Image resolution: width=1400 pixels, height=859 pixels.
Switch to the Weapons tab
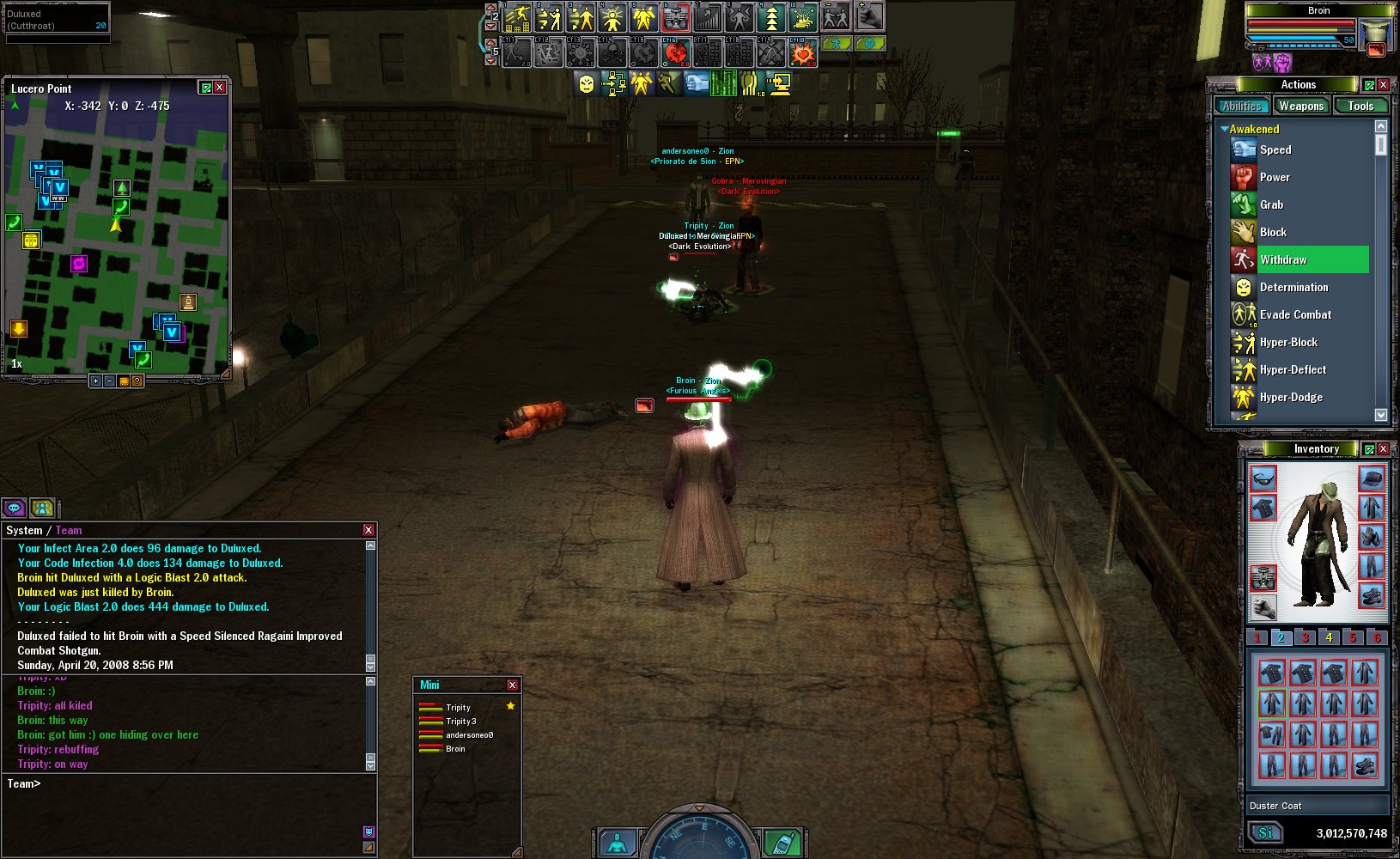click(x=1300, y=107)
